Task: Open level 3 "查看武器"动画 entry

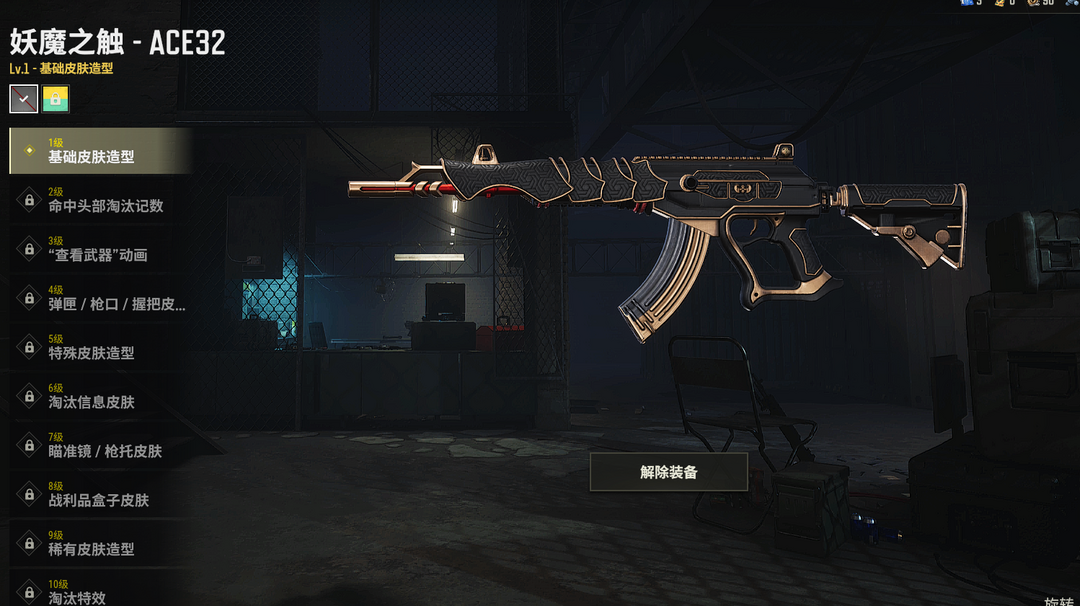Action: 100,249
